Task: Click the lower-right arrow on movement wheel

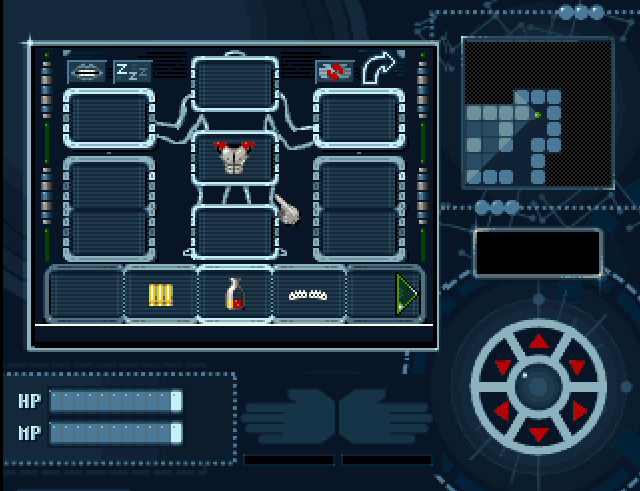Action: (578, 410)
